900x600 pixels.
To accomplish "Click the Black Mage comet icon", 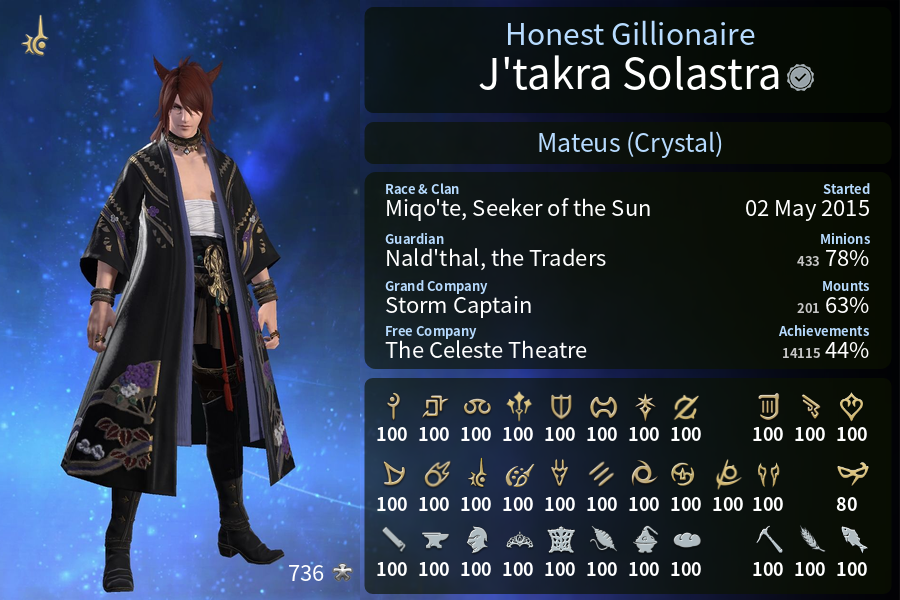I will point(434,473).
